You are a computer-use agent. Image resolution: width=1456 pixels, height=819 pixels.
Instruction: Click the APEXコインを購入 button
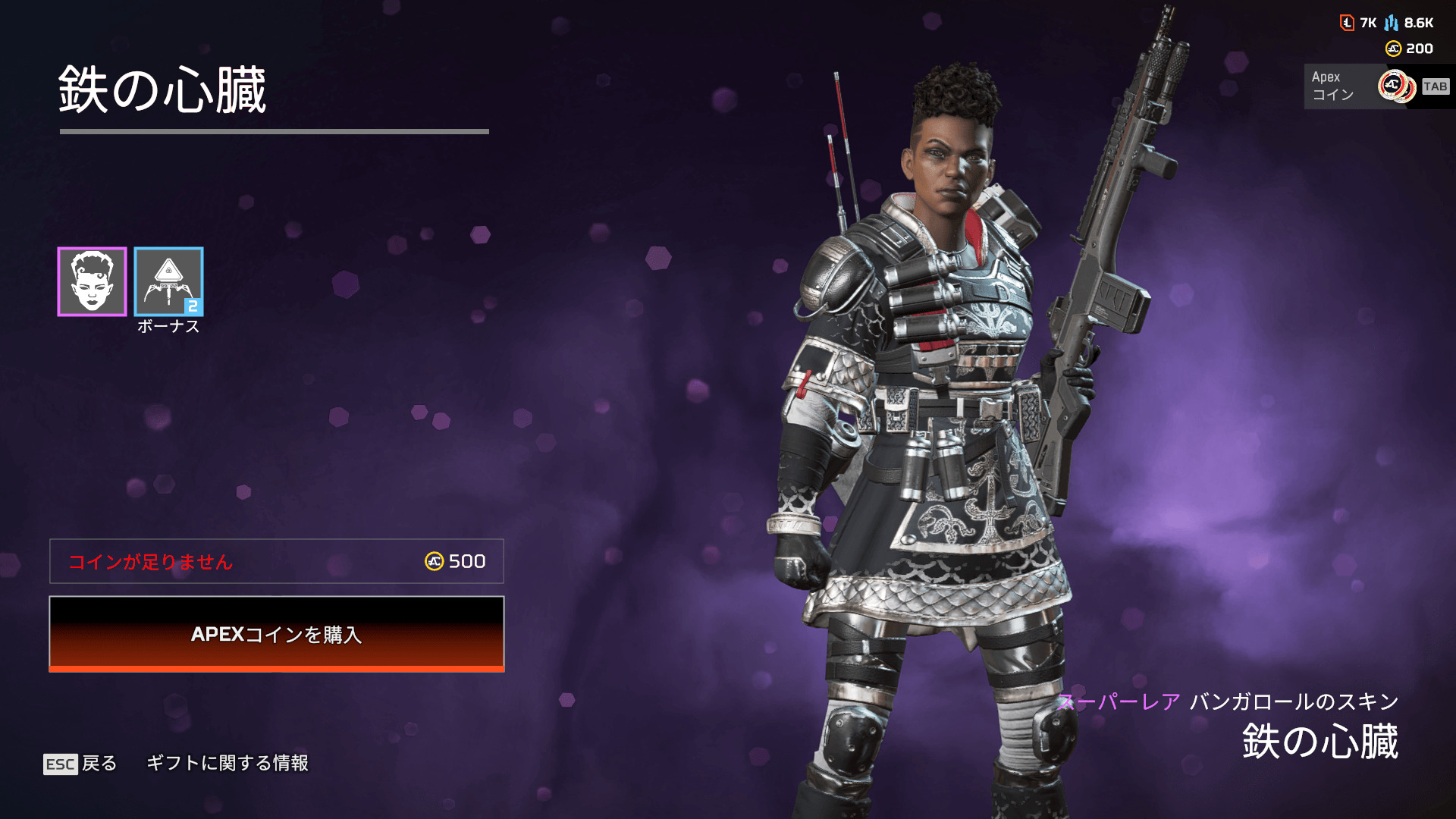pyautogui.click(x=277, y=634)
